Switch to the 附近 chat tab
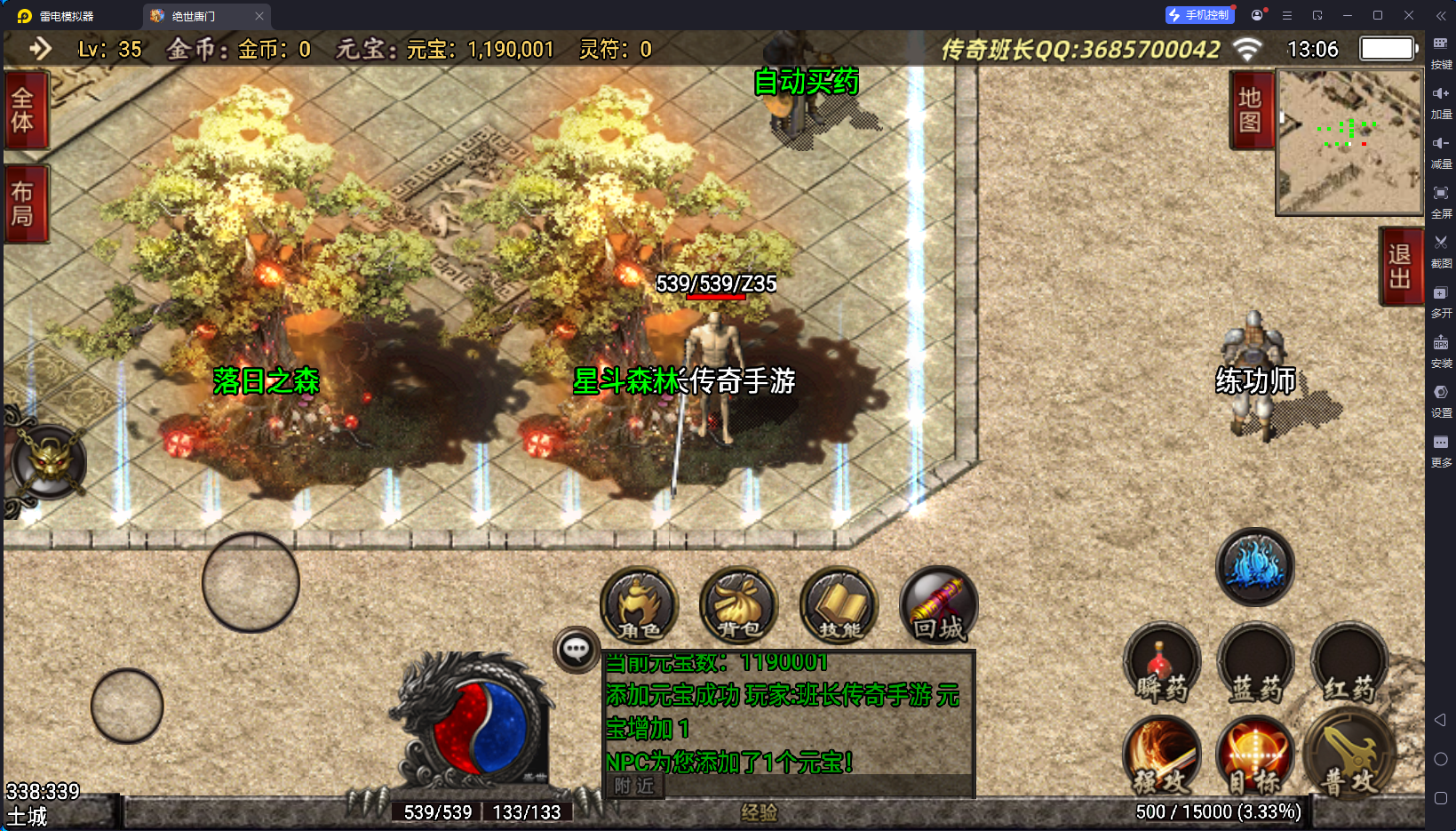This screenshot has width=1456, height=831. (634, 786)
